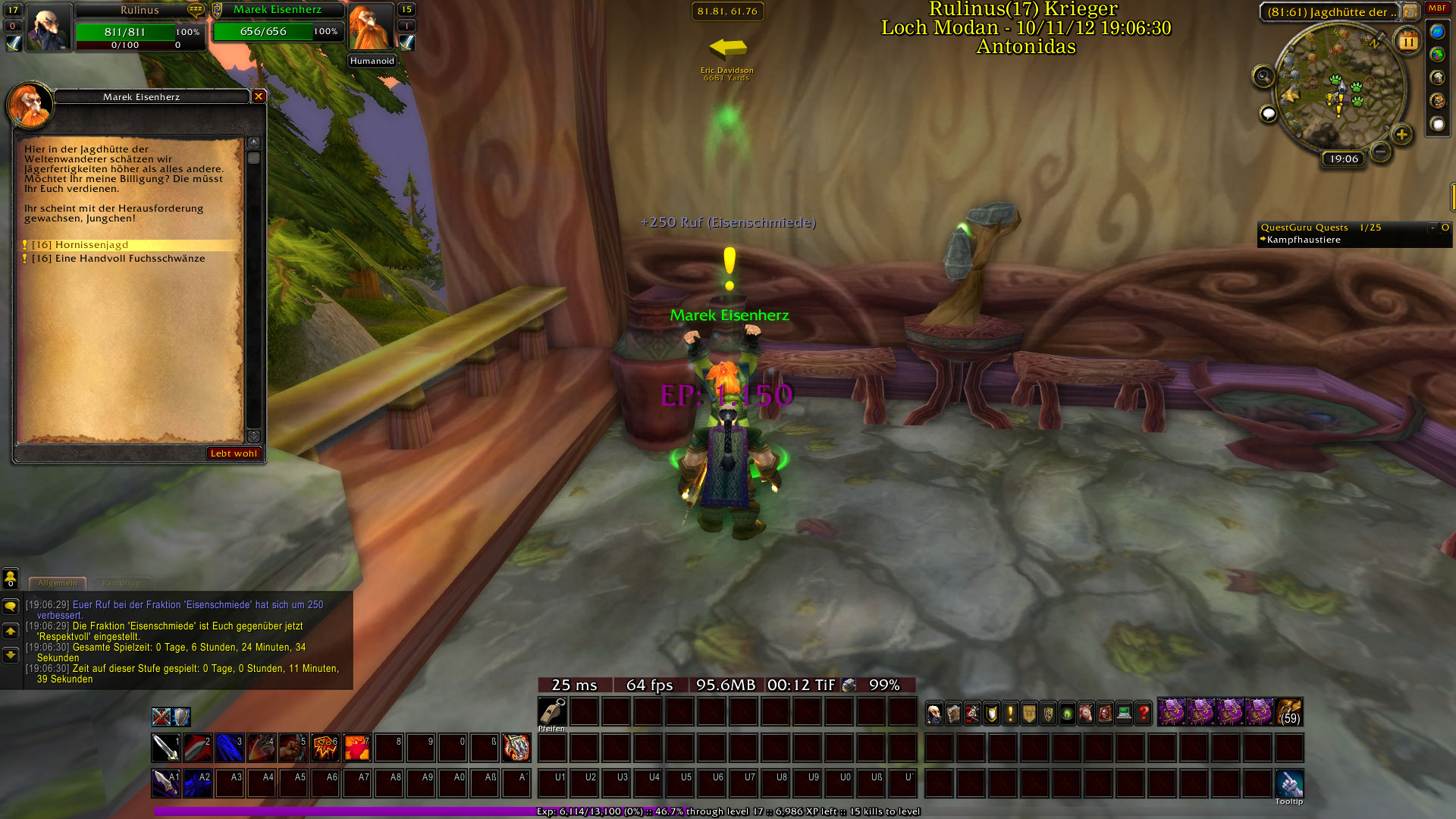The width and height of the screenshot is (1456, 819).
Task: Click the Pfeifen whistle action button
Action: click(x=552, y=712)
